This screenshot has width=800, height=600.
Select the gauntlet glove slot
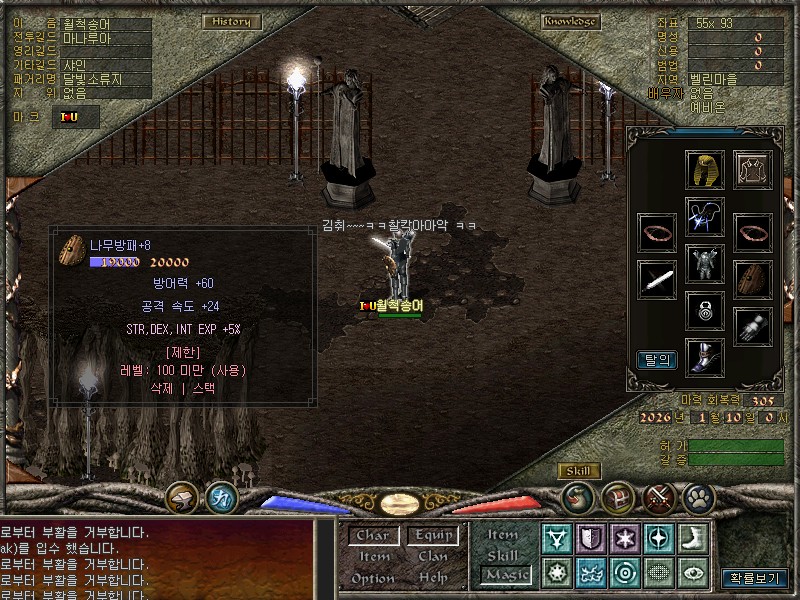753,326
